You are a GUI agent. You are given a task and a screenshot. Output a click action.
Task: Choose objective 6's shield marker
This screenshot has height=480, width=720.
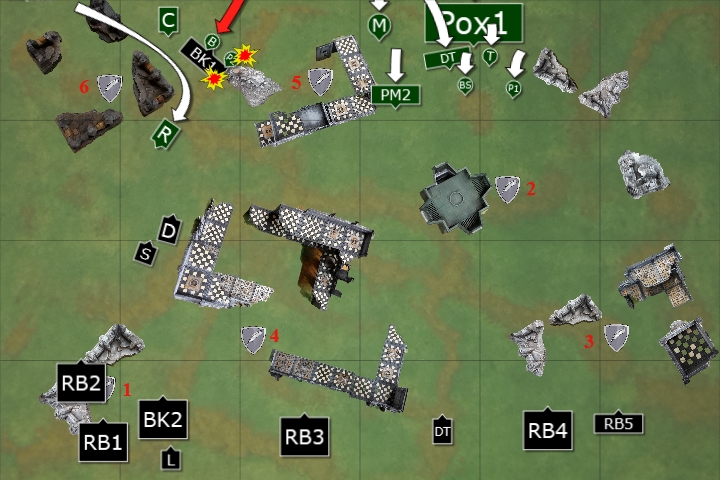109,87
